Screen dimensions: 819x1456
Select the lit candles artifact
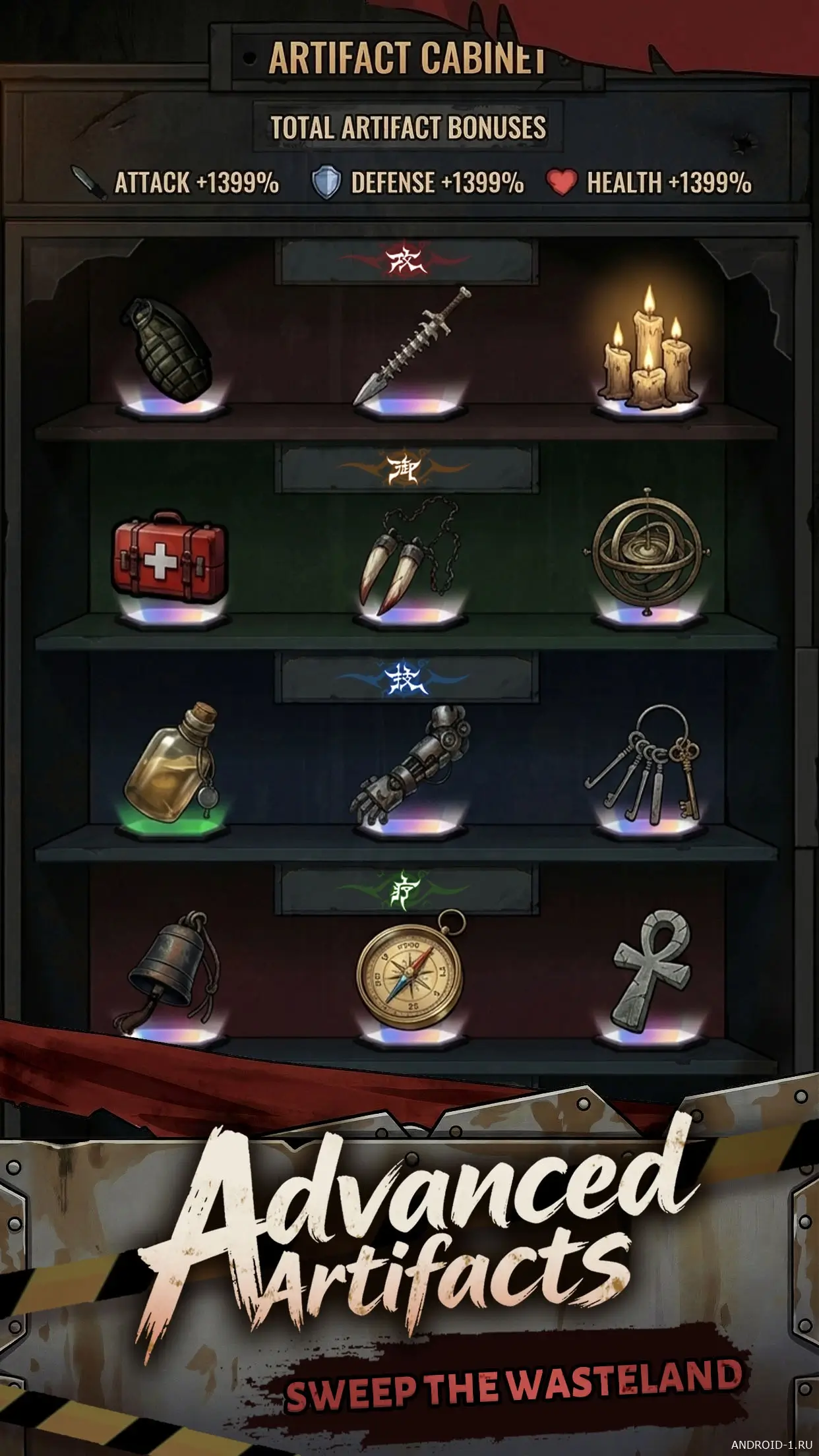tap(649, 350)
